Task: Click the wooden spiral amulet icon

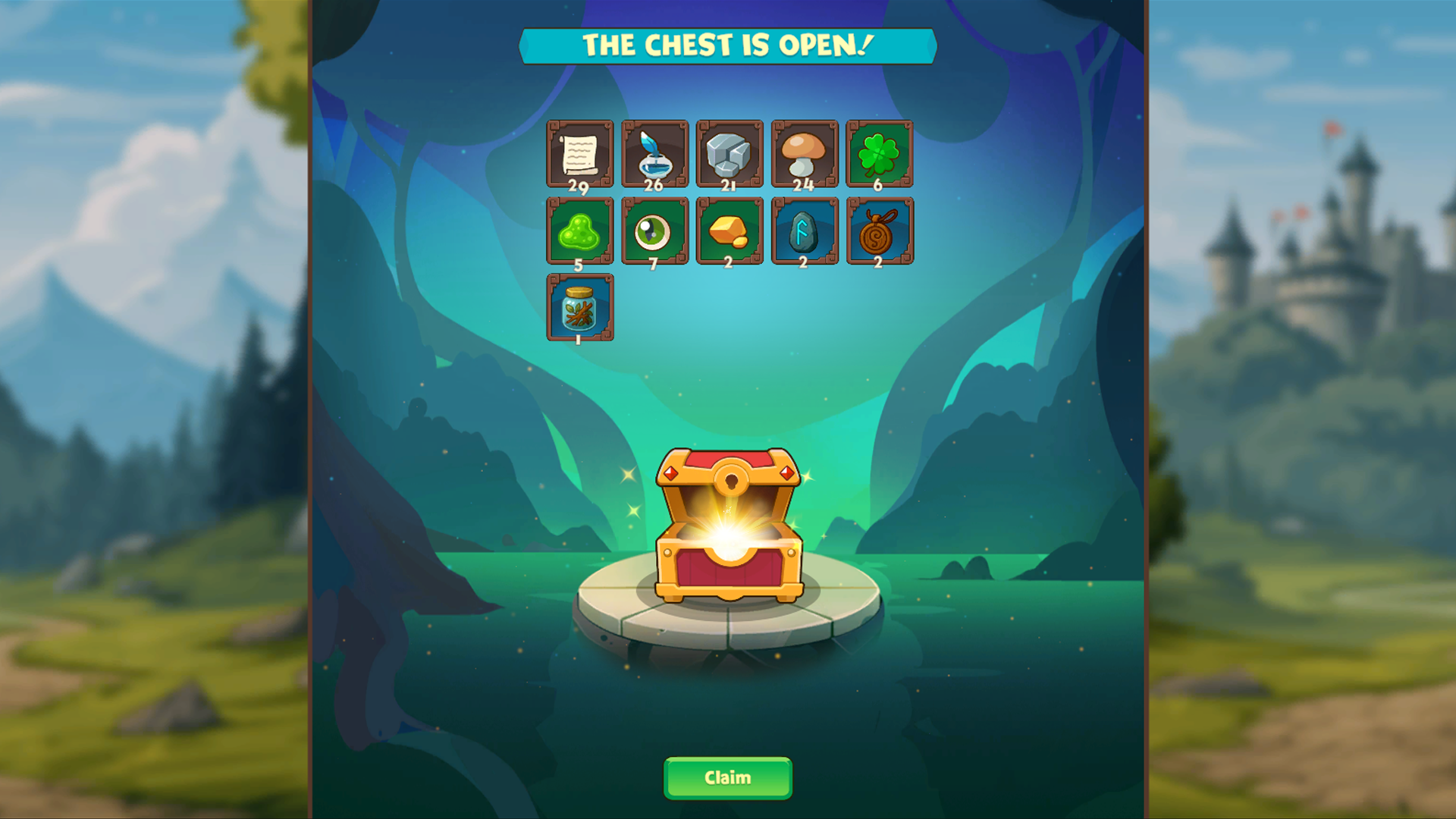Action: pyautogui.click(x=878, y=231)
